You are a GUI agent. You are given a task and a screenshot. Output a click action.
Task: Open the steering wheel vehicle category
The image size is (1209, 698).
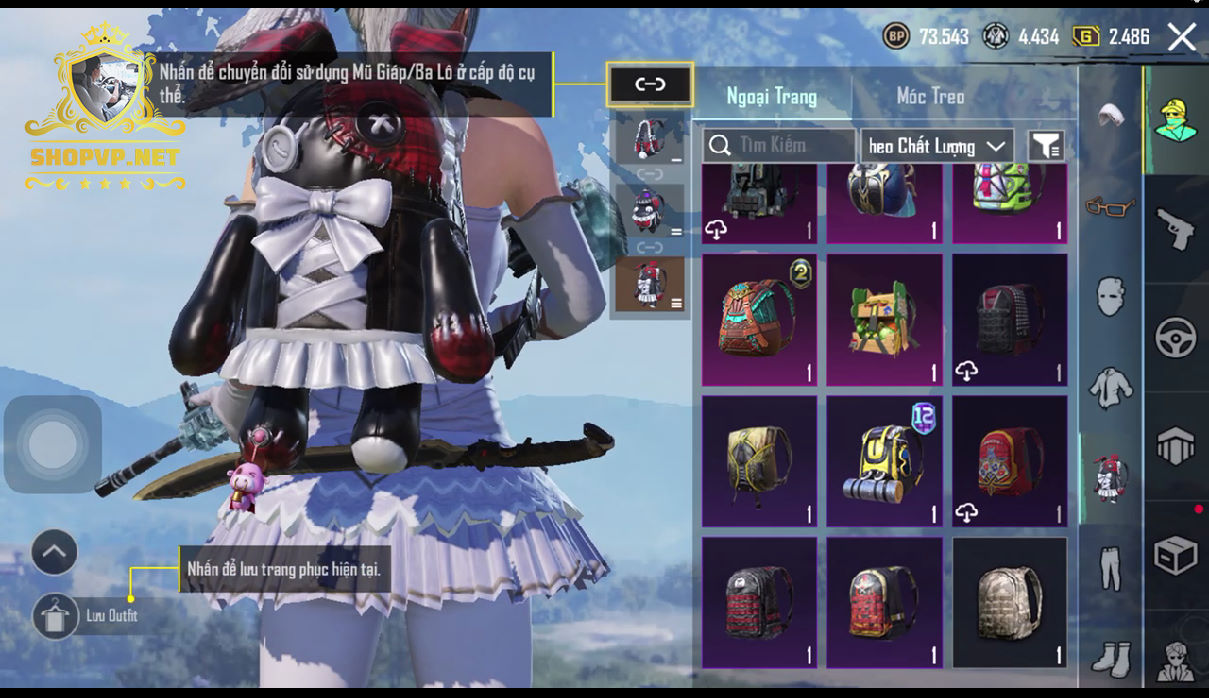tap(1176, 338)
